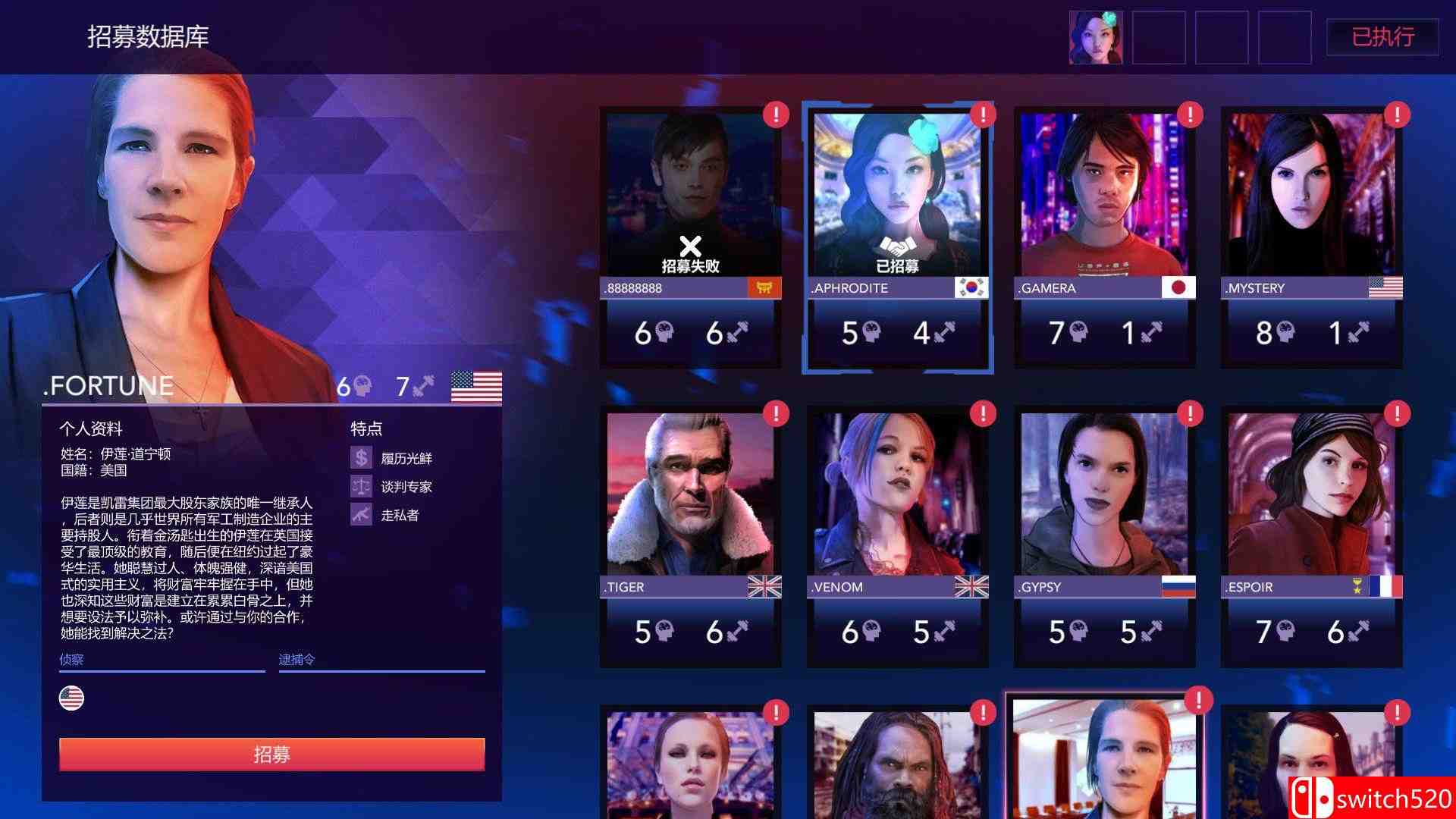Click the brain intelligence icon beside .FORTUNE's 6
The image size is (1456, 819).
362,387
